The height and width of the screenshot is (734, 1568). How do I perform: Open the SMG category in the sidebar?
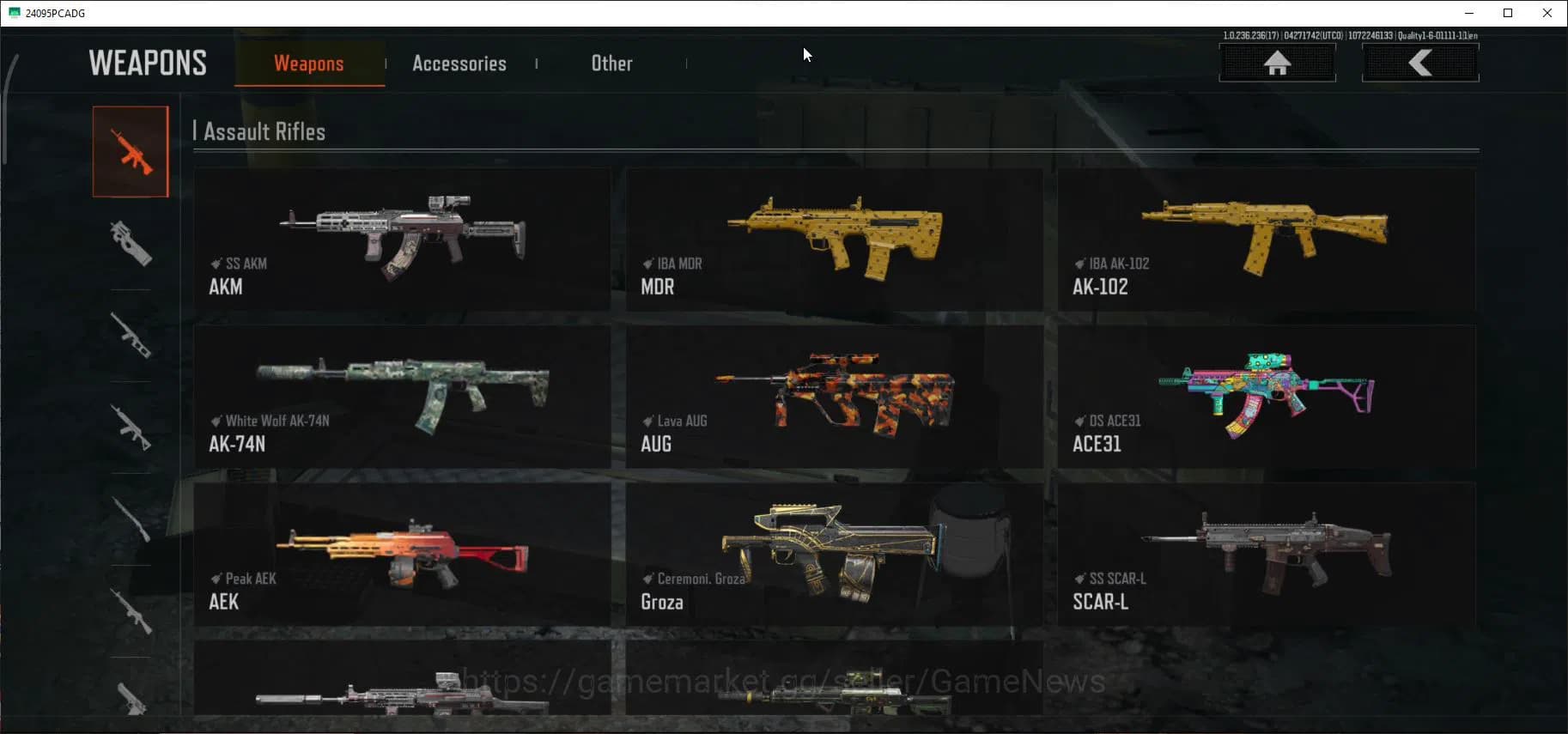[131, 243]
